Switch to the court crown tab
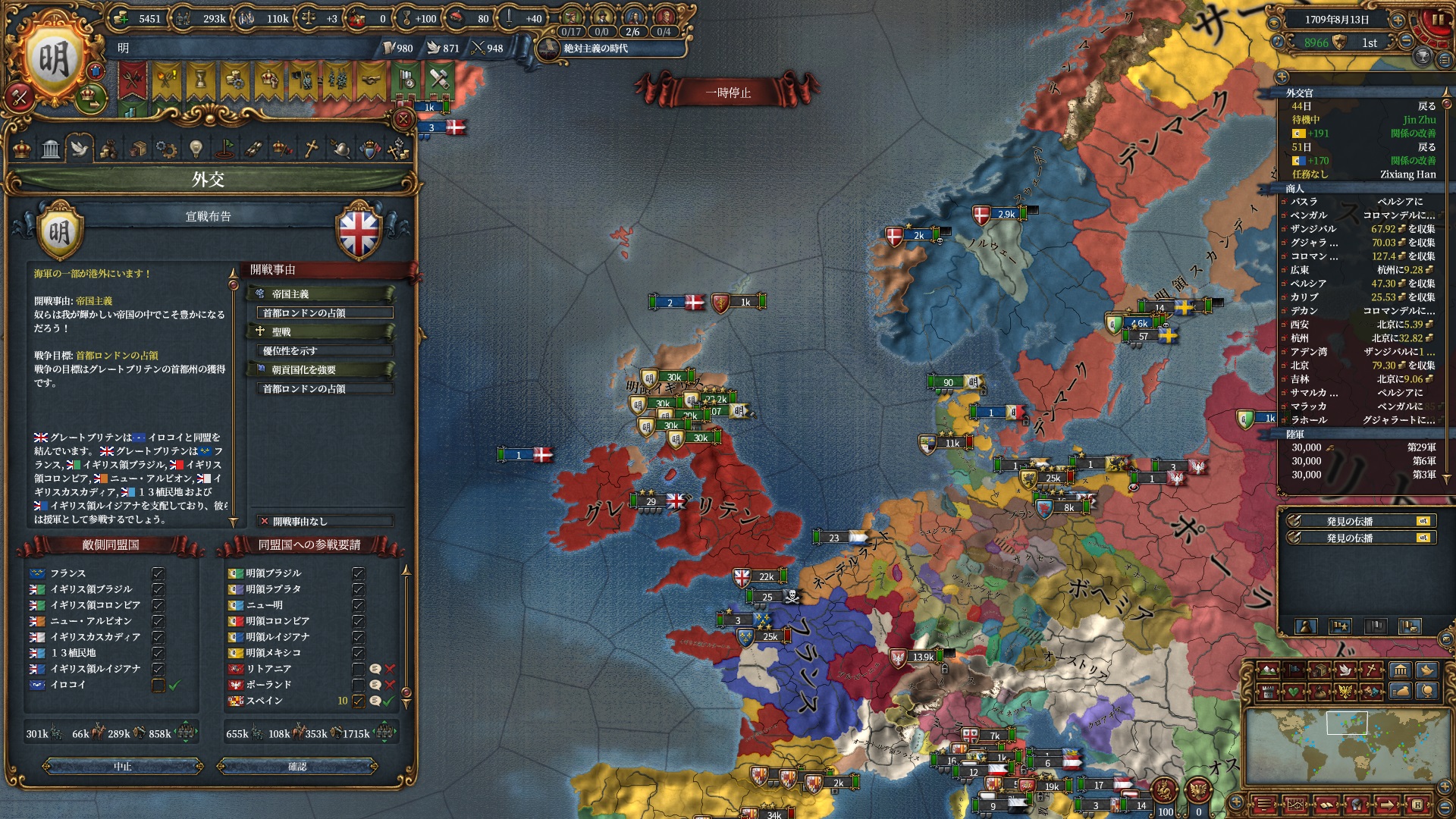Viewport: 1456px width, 819px height. coord(23,148)
